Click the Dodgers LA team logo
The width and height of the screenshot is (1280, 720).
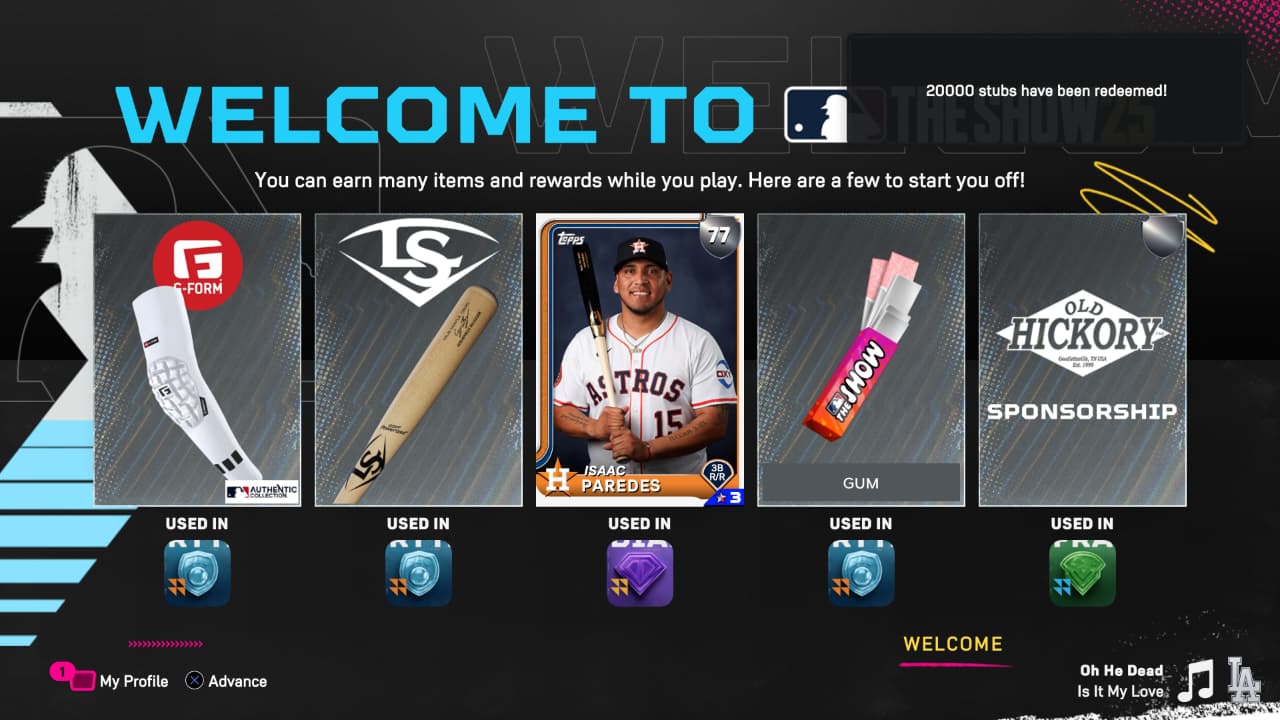click(1244, 679)
